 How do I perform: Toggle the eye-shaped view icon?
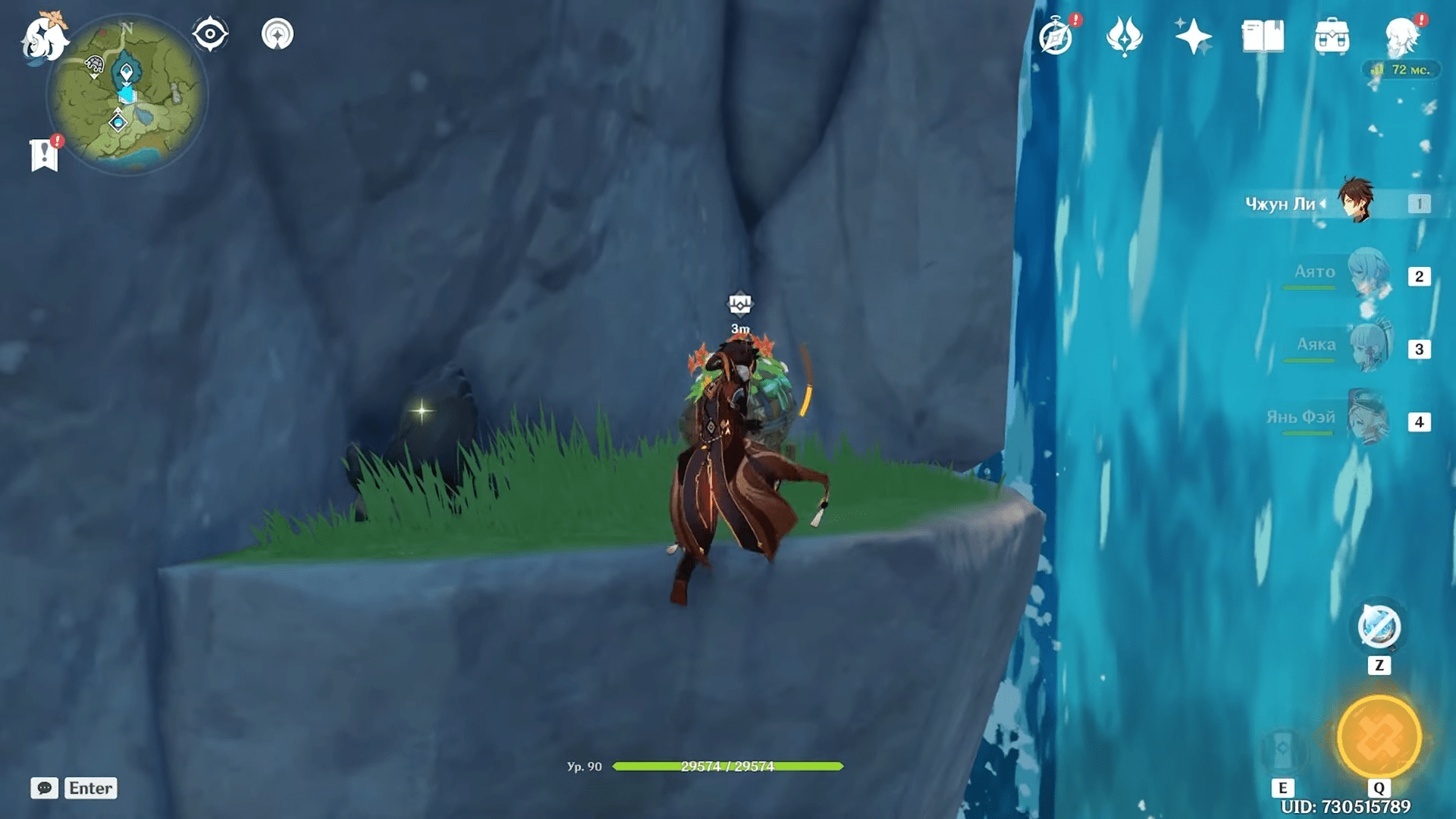pos(210,34)
